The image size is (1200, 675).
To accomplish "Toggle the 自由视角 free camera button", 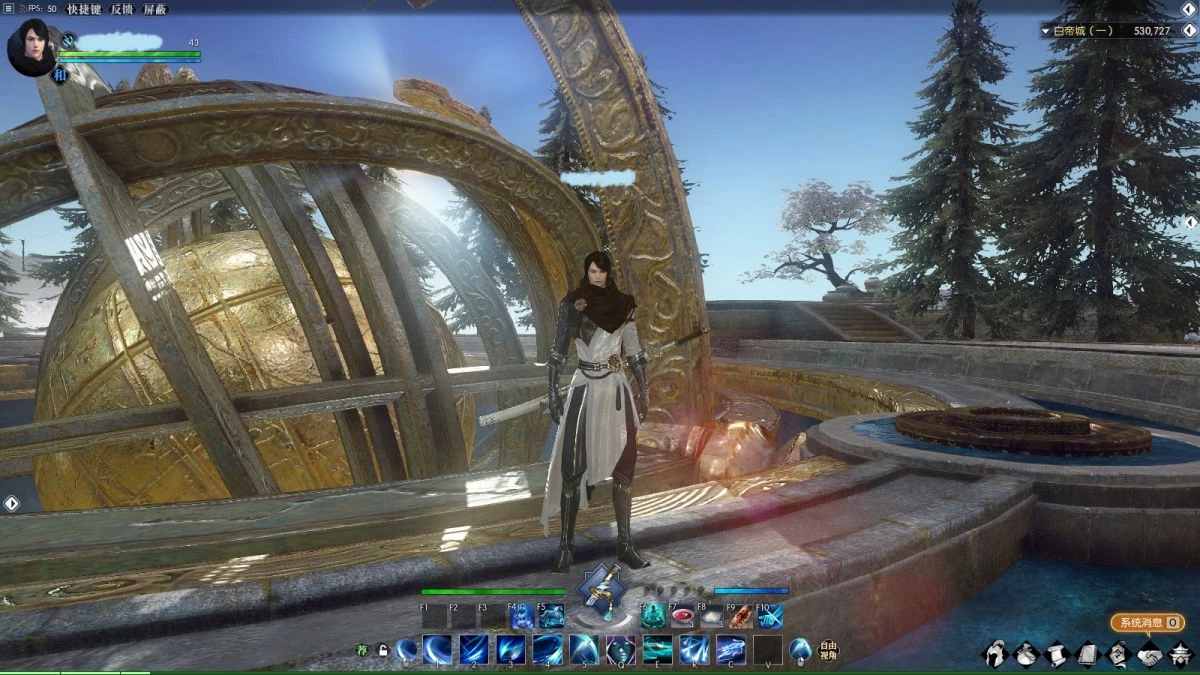I will (828, 650).
